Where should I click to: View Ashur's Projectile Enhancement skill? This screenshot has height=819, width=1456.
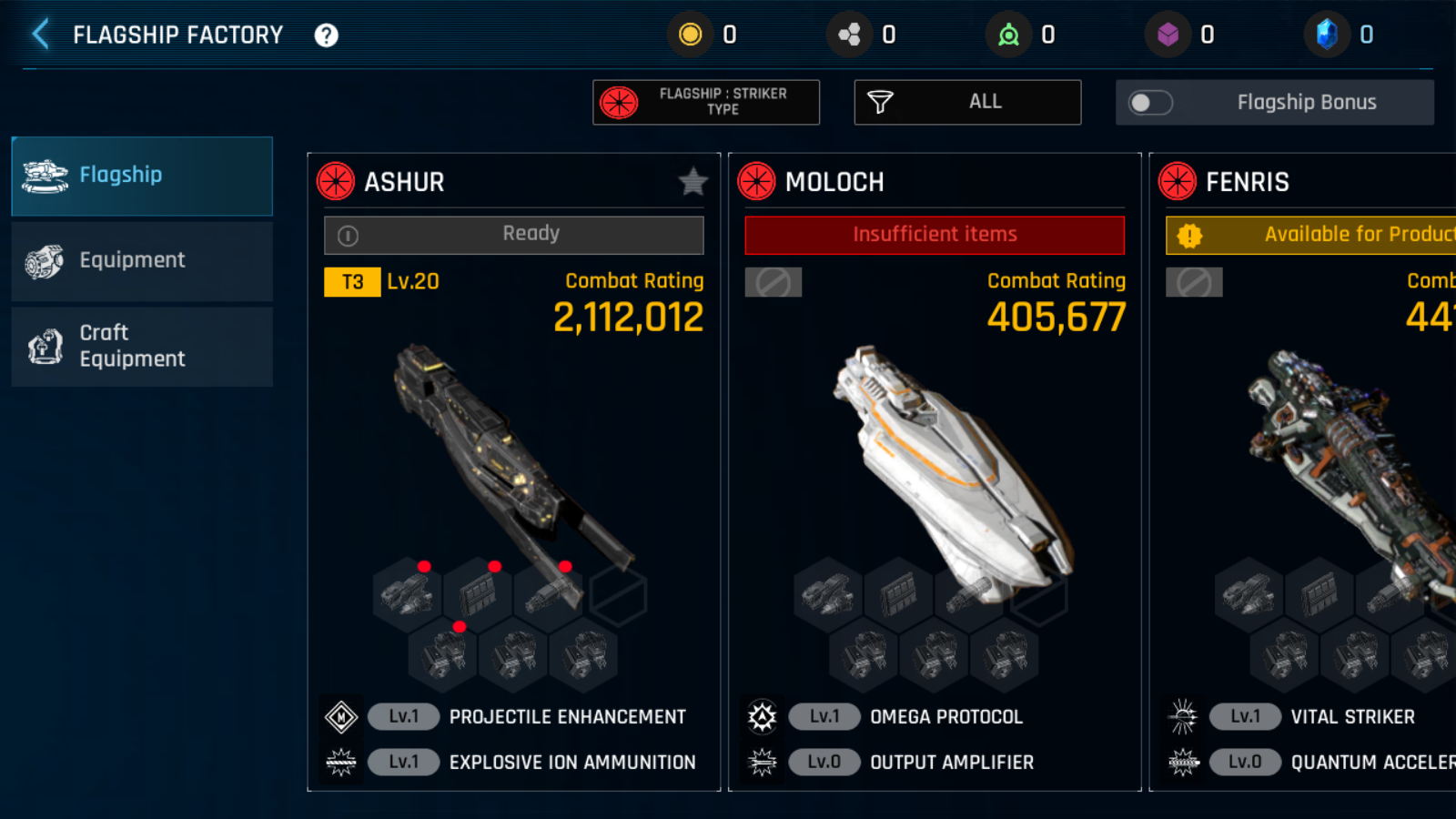pos(567,717)
